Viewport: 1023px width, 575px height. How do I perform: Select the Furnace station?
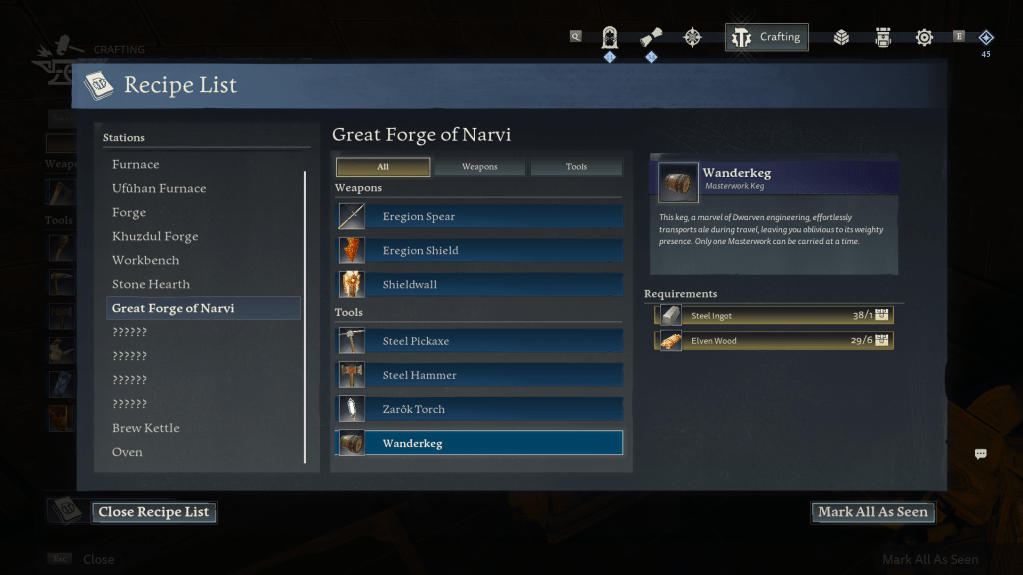[x=136, y=164]
